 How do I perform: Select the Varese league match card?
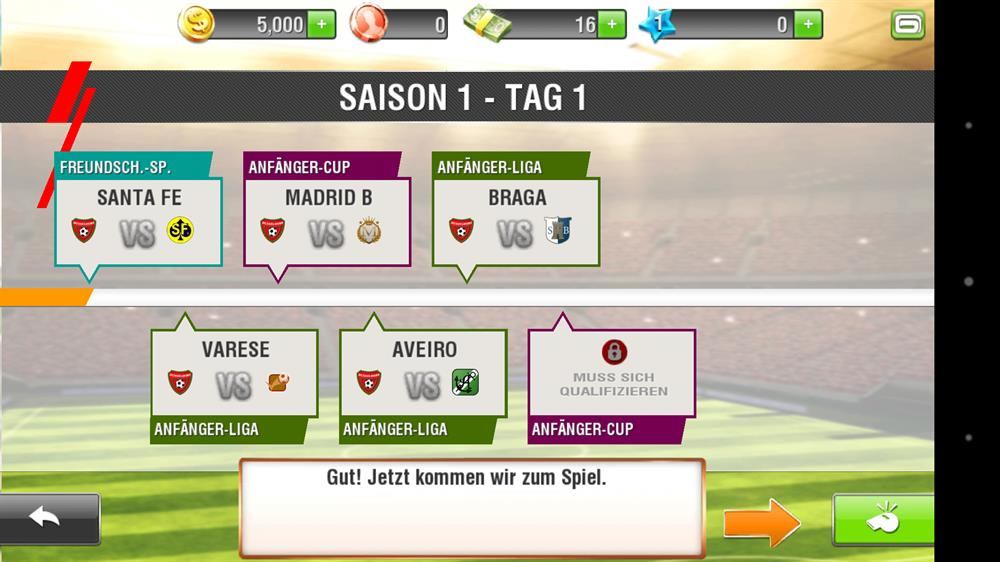(x=235, y=373)
